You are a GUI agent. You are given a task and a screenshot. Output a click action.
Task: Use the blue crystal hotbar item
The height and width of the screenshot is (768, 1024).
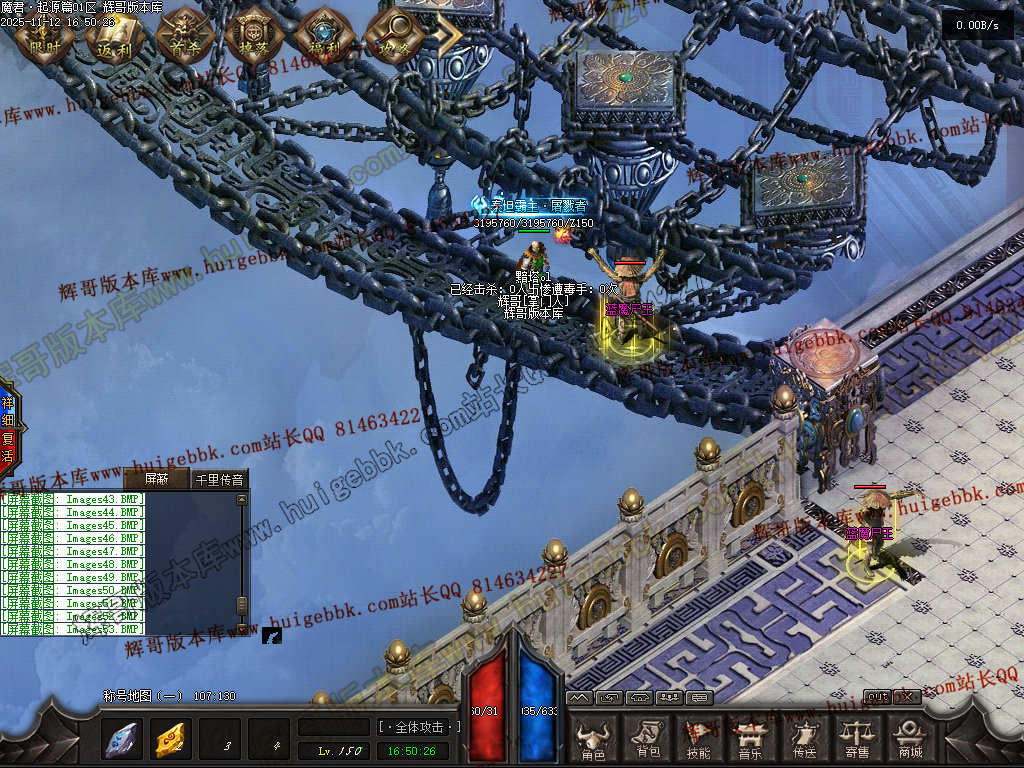[121, 739]
